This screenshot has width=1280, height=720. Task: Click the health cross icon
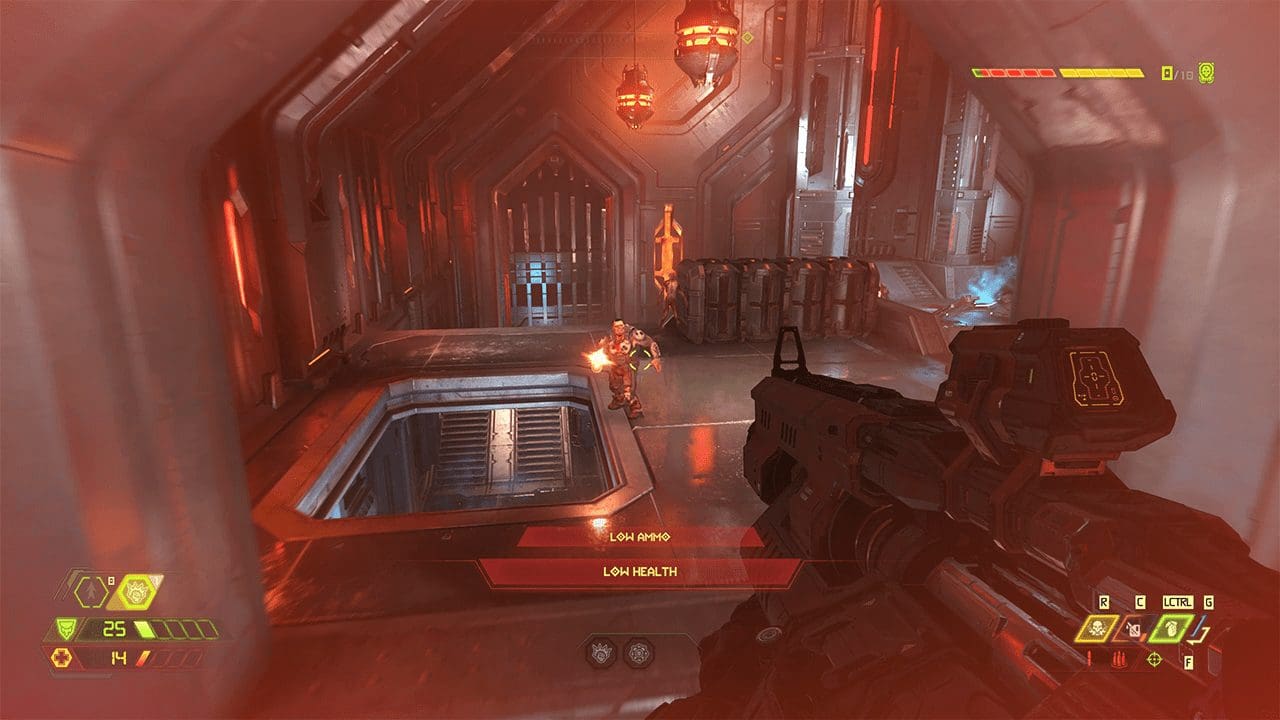pos(61,657)
